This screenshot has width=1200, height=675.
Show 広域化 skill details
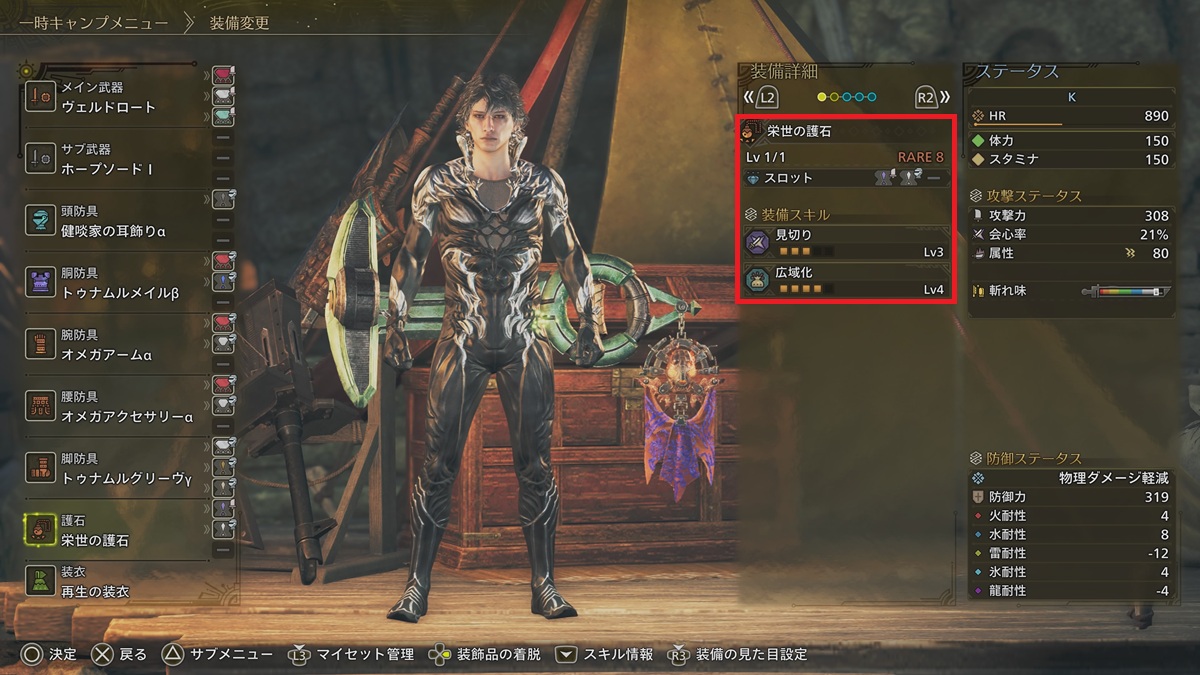coord(845,281)
